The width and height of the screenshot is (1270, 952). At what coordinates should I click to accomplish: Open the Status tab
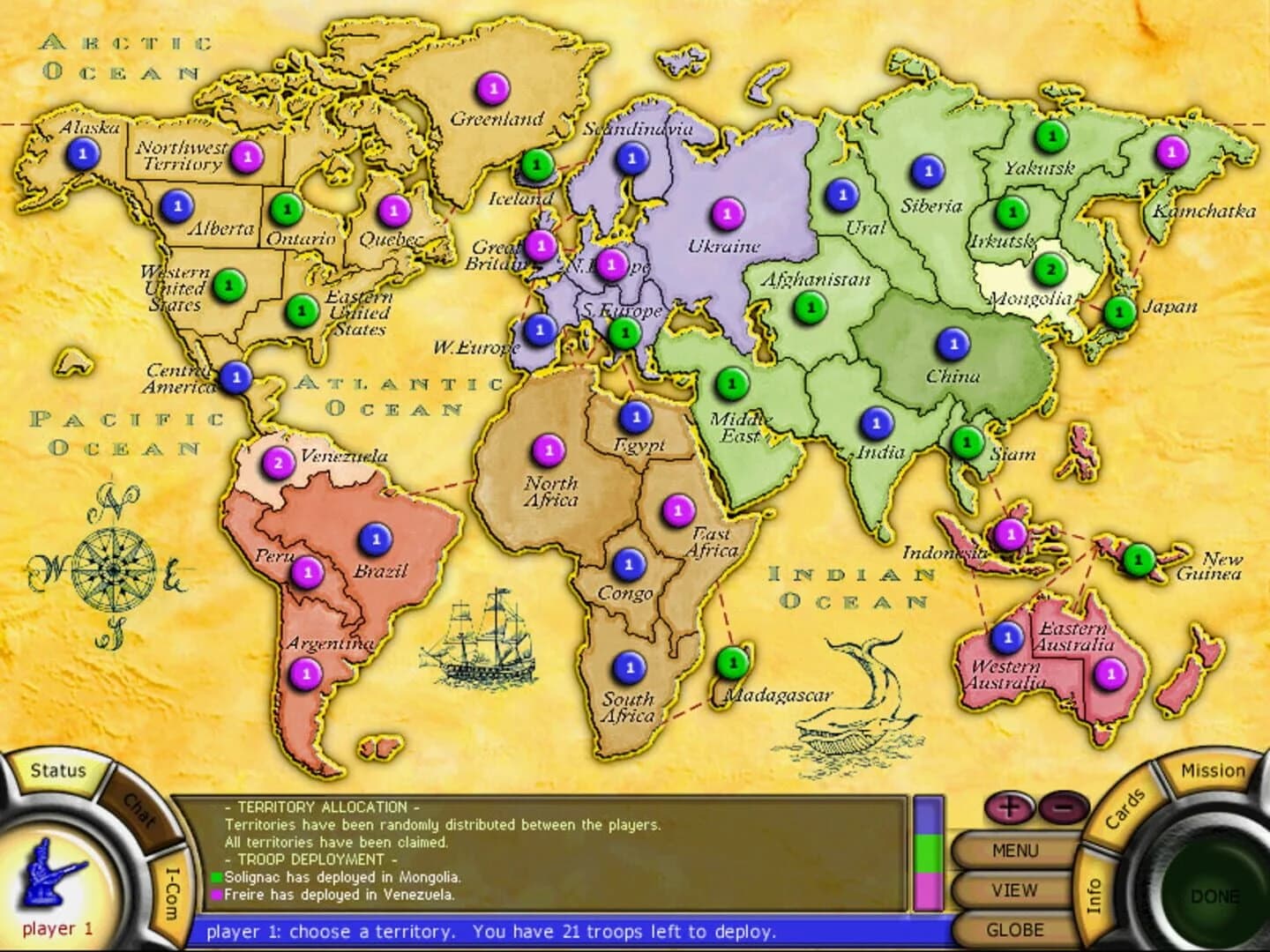pyautogui.click(x=56, y=770)
